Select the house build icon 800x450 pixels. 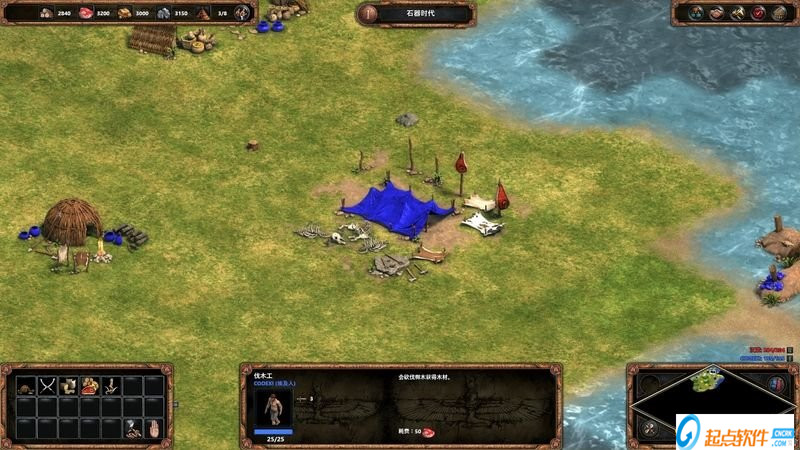point(27,384)
